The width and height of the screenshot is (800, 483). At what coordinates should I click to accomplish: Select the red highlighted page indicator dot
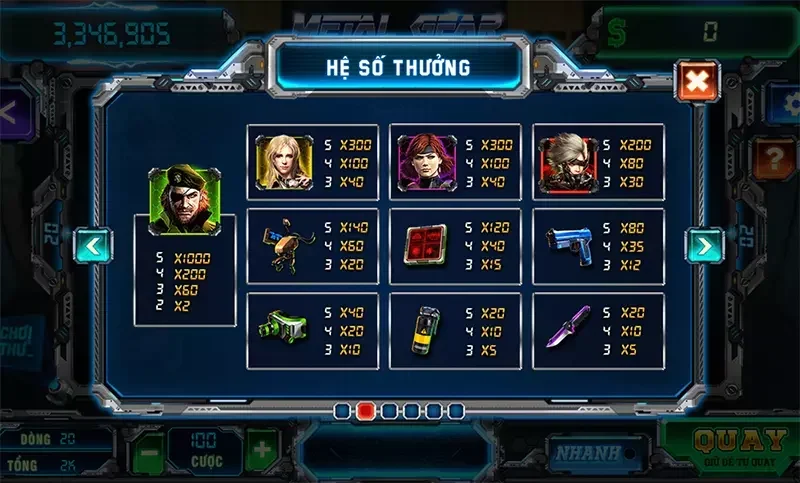click(x=366, y=410)
